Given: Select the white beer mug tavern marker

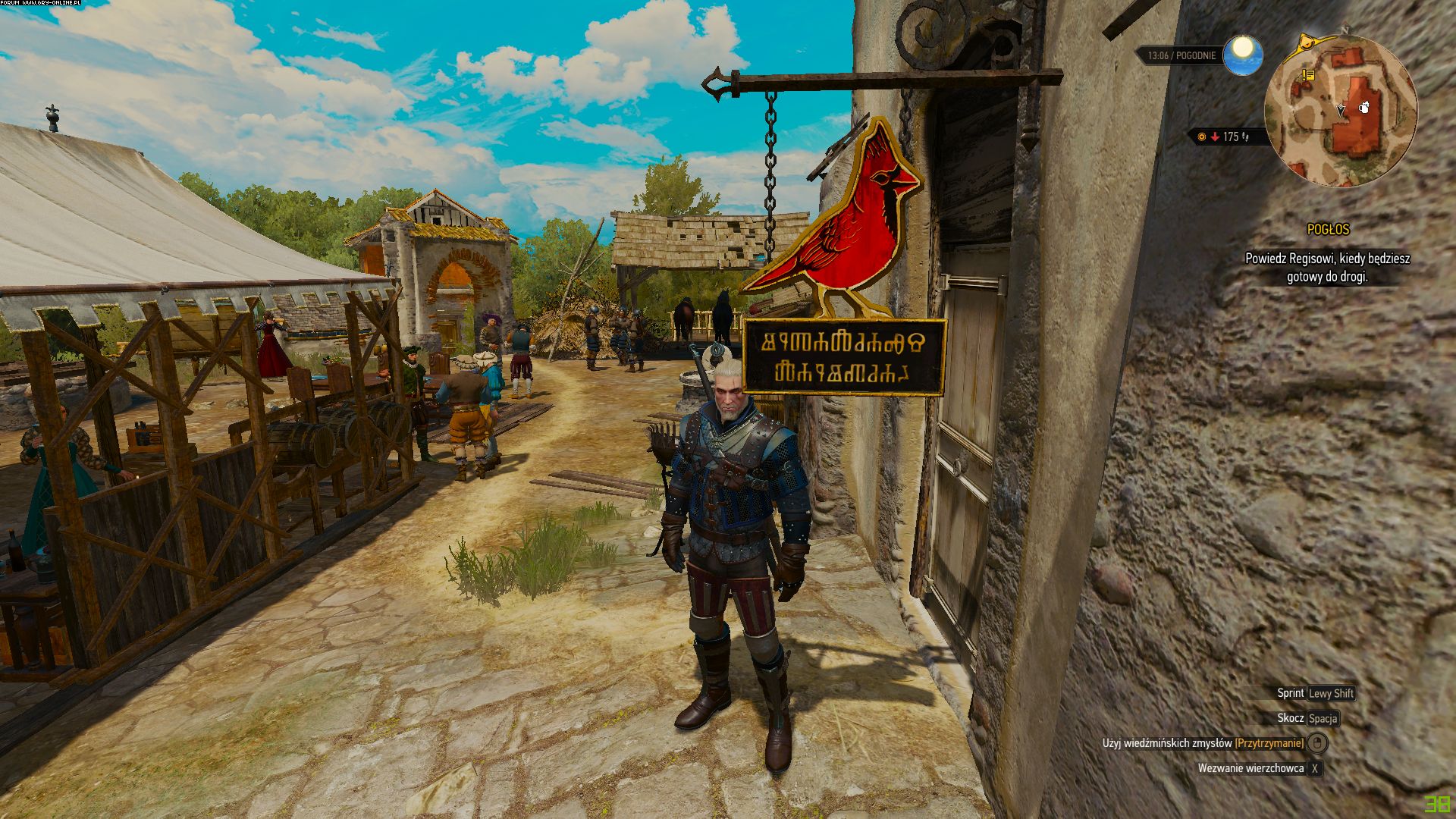Looking at the screenshot, I should tap(1363, 108).
